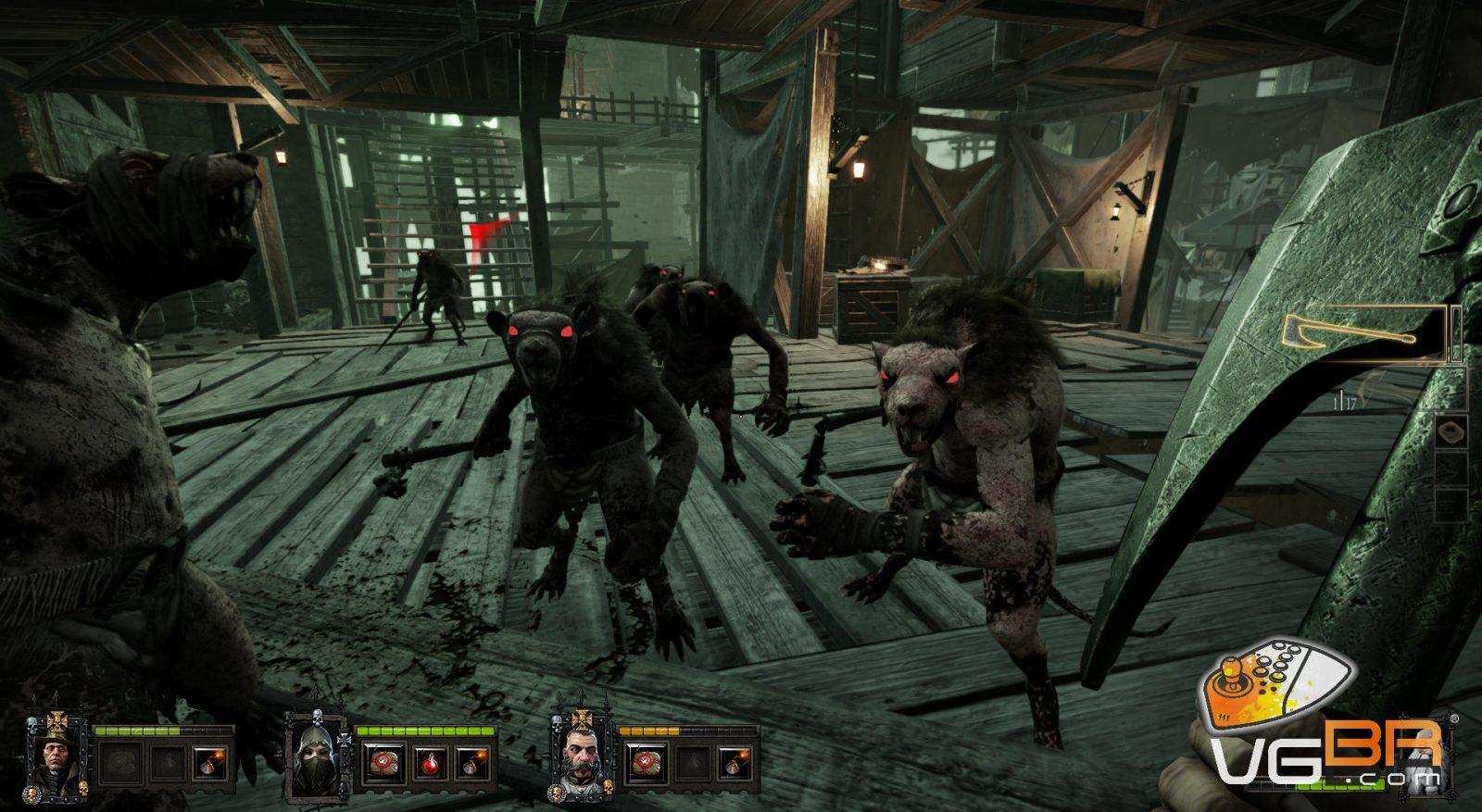This screenshot has width=1482, height=812.
Task: Choose the red potion slot
Action: pos(427,763)
